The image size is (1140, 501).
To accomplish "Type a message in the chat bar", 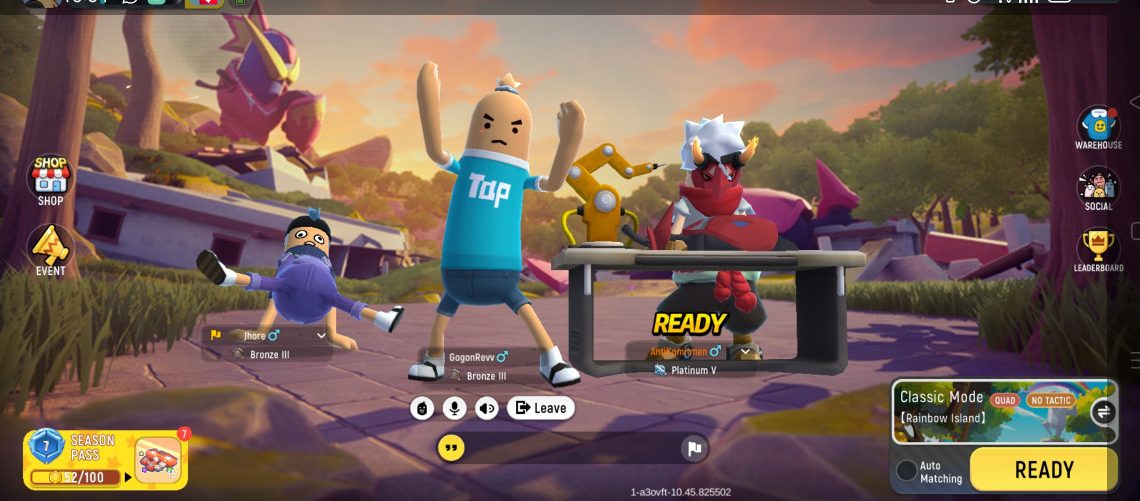I will 570,448.
